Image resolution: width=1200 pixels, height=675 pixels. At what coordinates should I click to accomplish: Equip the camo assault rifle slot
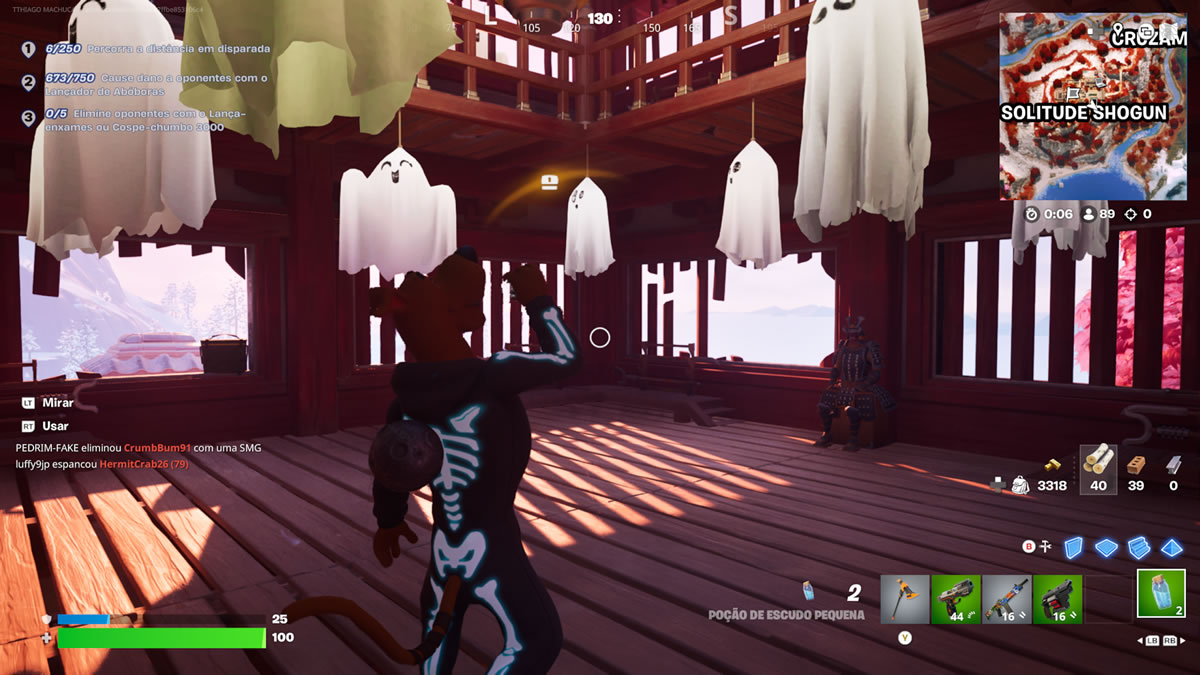(x=1006, y=599)
